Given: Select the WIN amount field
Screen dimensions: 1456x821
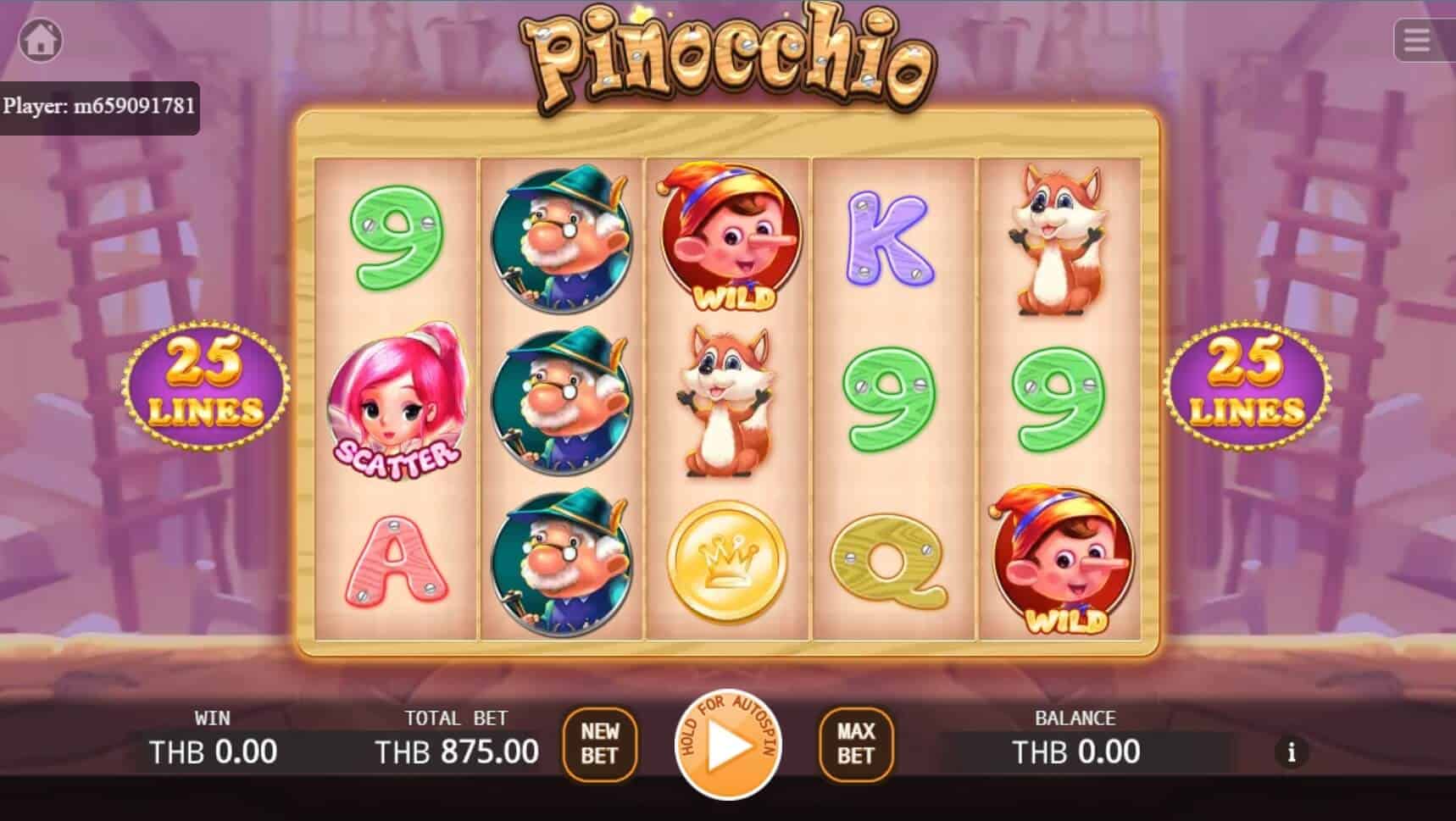Looking at the screenshot, I should click(213, 751).
